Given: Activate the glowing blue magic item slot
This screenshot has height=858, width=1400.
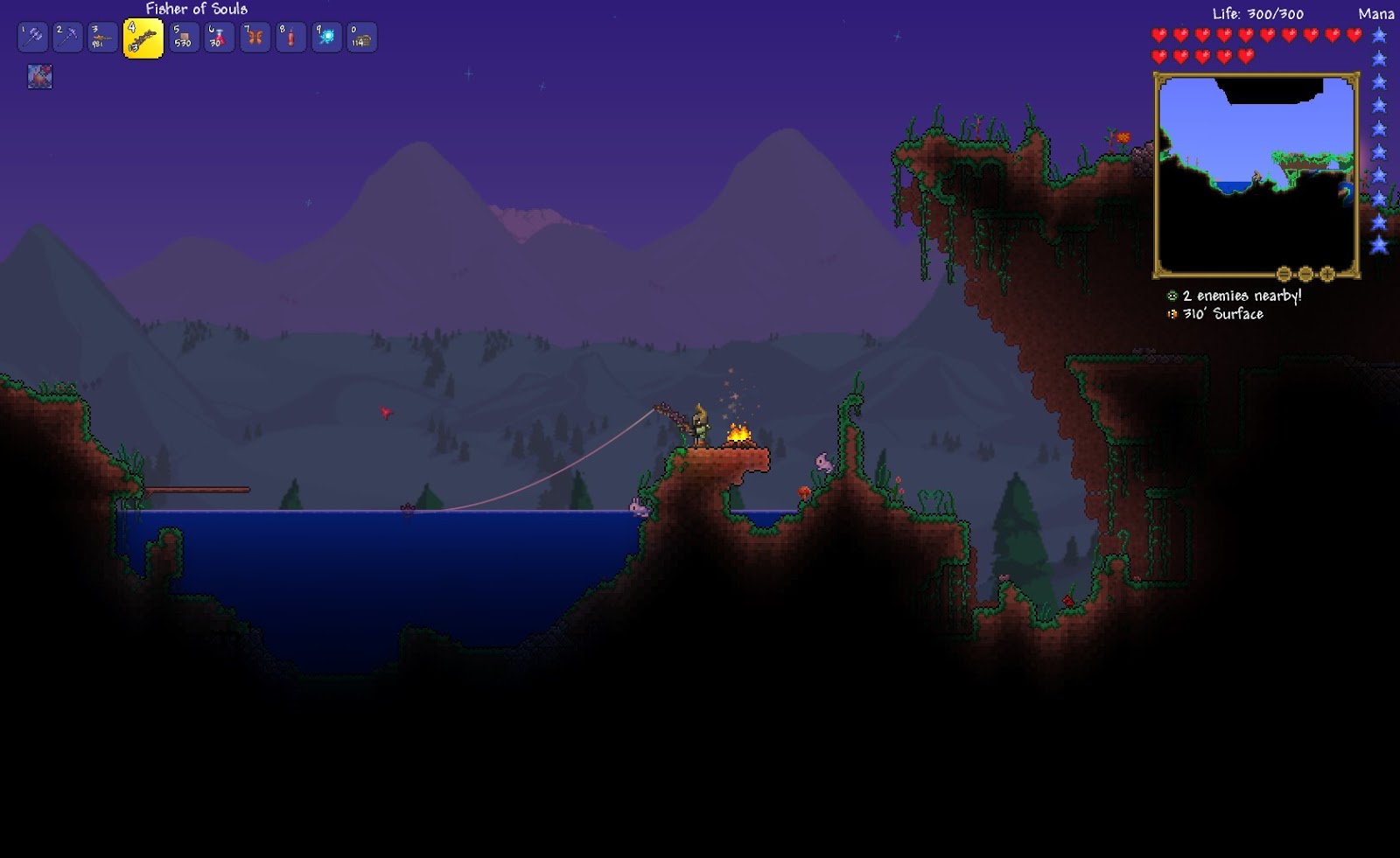Looking at the screenshot, I should point(326,38).
